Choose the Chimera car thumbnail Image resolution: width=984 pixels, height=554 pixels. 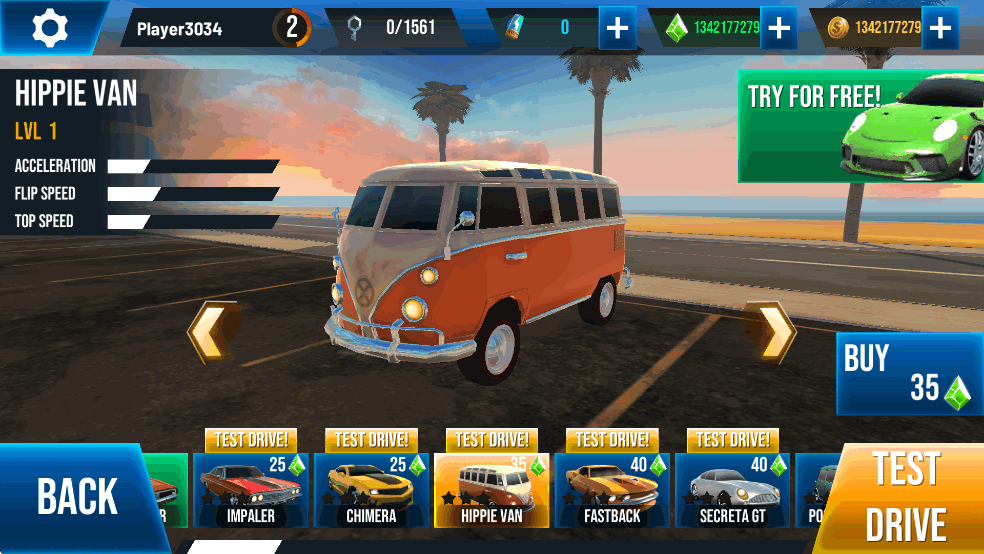click(371, 490)
